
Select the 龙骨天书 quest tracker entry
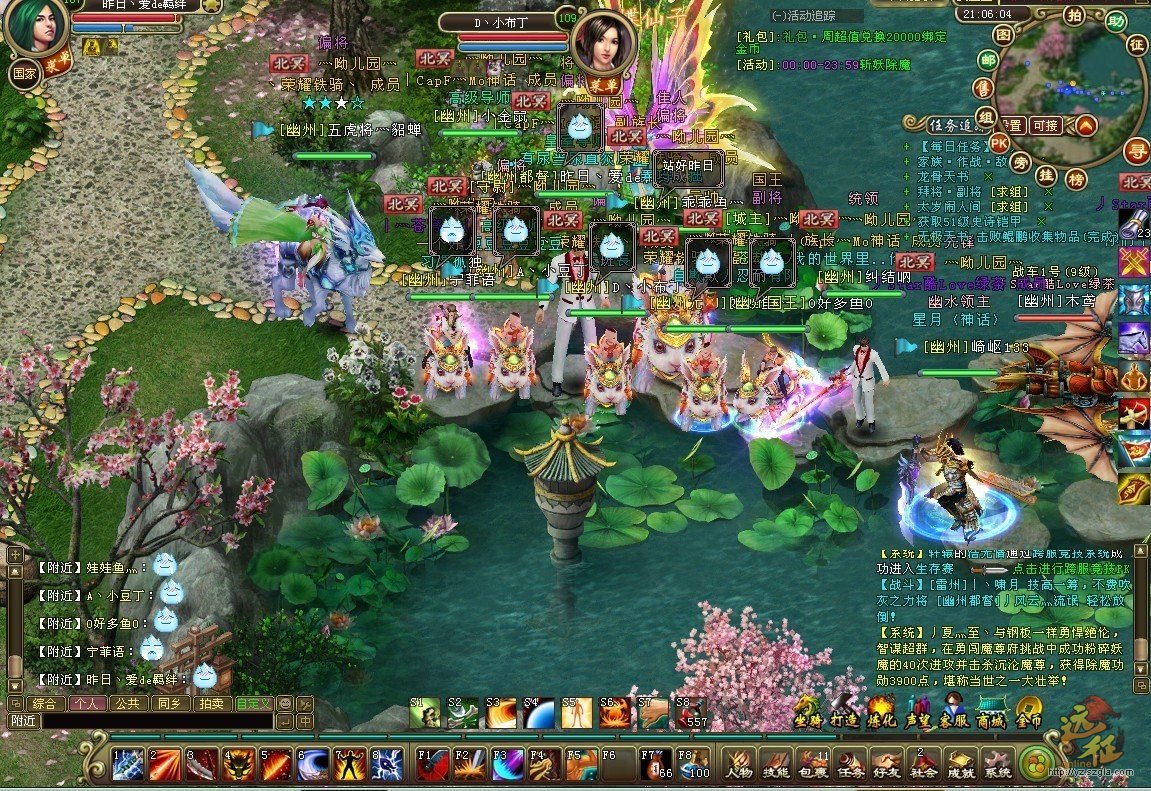tap(943, 176)
